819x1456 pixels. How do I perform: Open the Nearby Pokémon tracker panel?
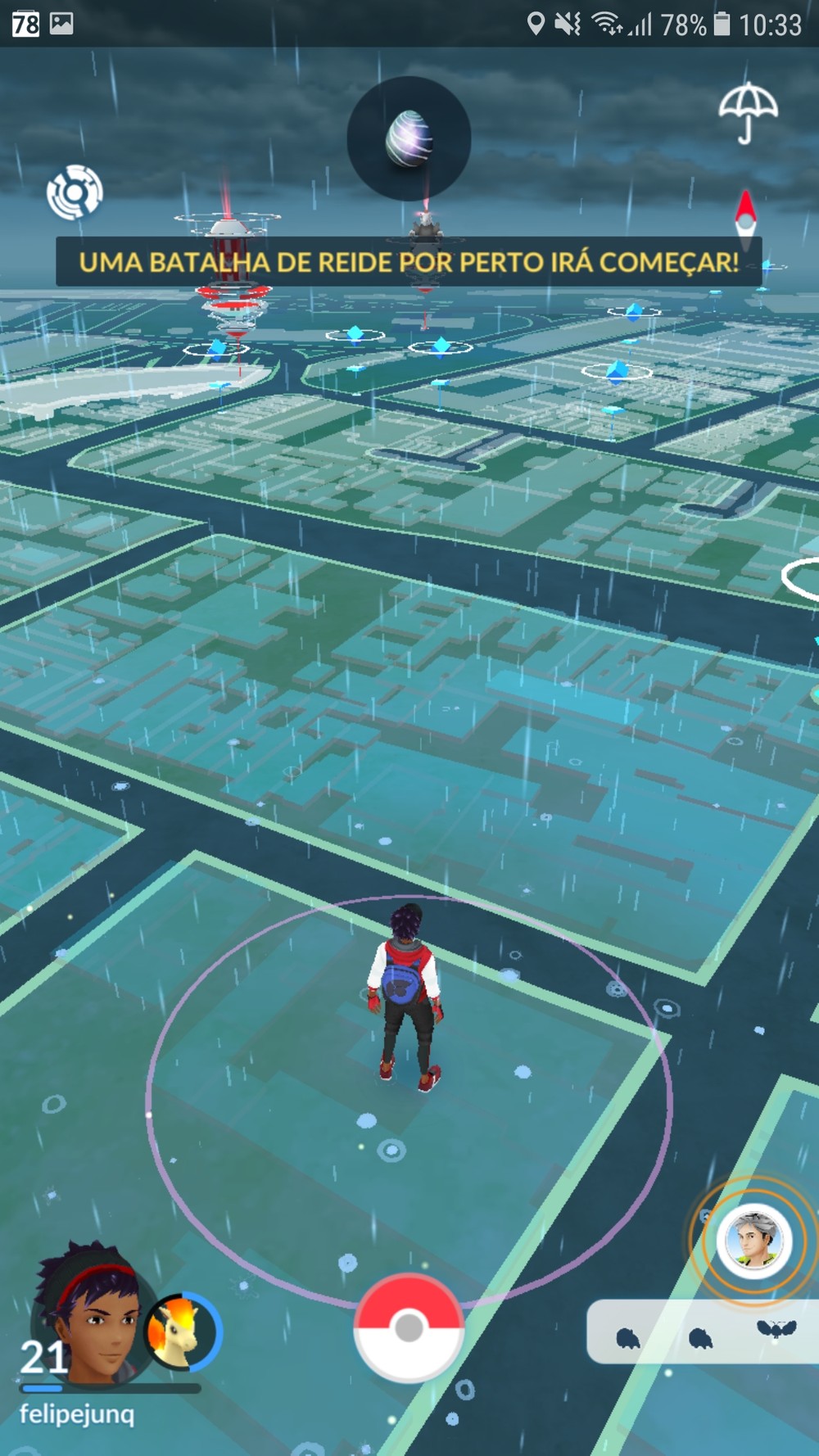pyautogui.click(x=703, y=1332)
